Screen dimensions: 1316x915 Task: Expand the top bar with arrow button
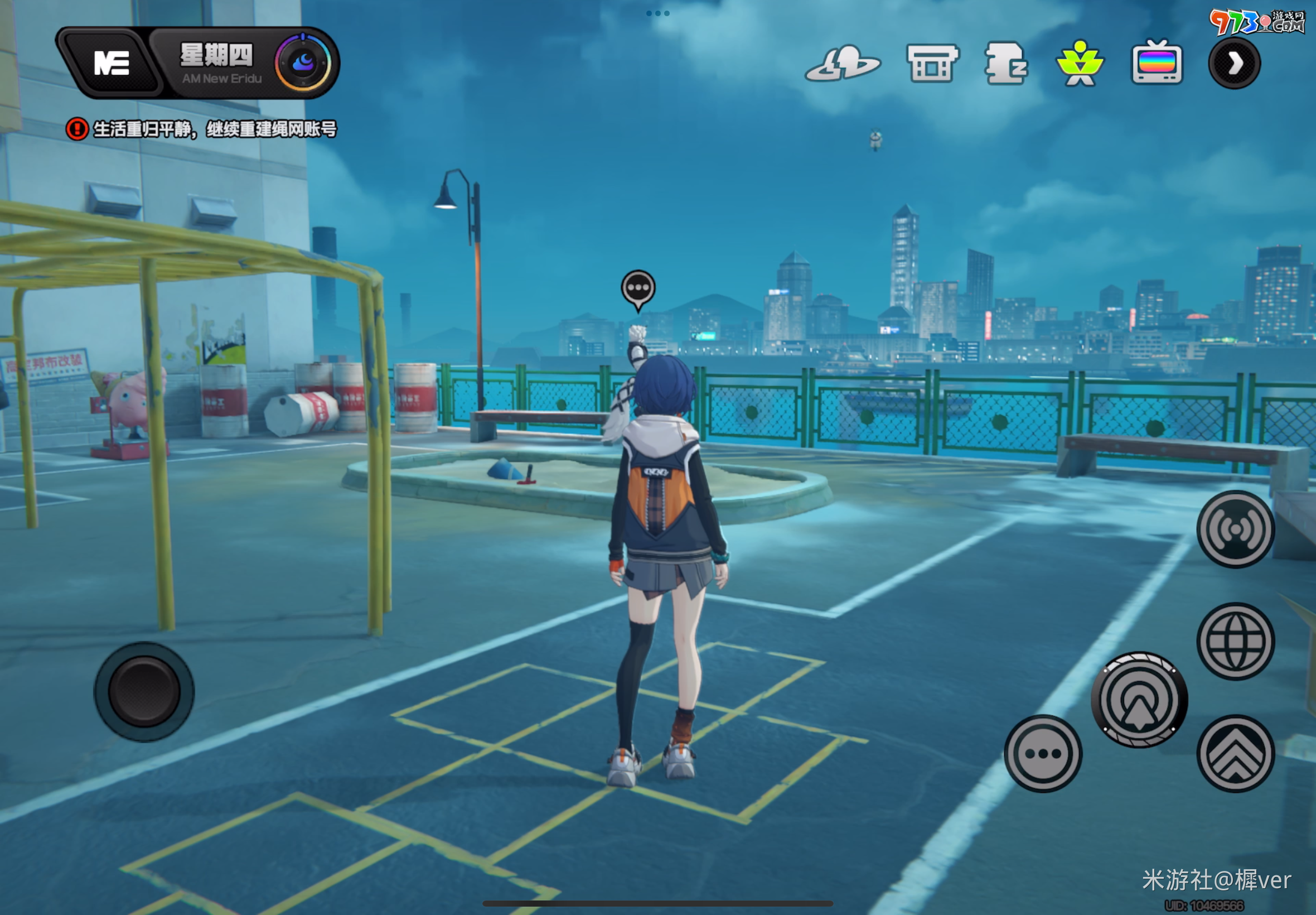click(1235, 64)
